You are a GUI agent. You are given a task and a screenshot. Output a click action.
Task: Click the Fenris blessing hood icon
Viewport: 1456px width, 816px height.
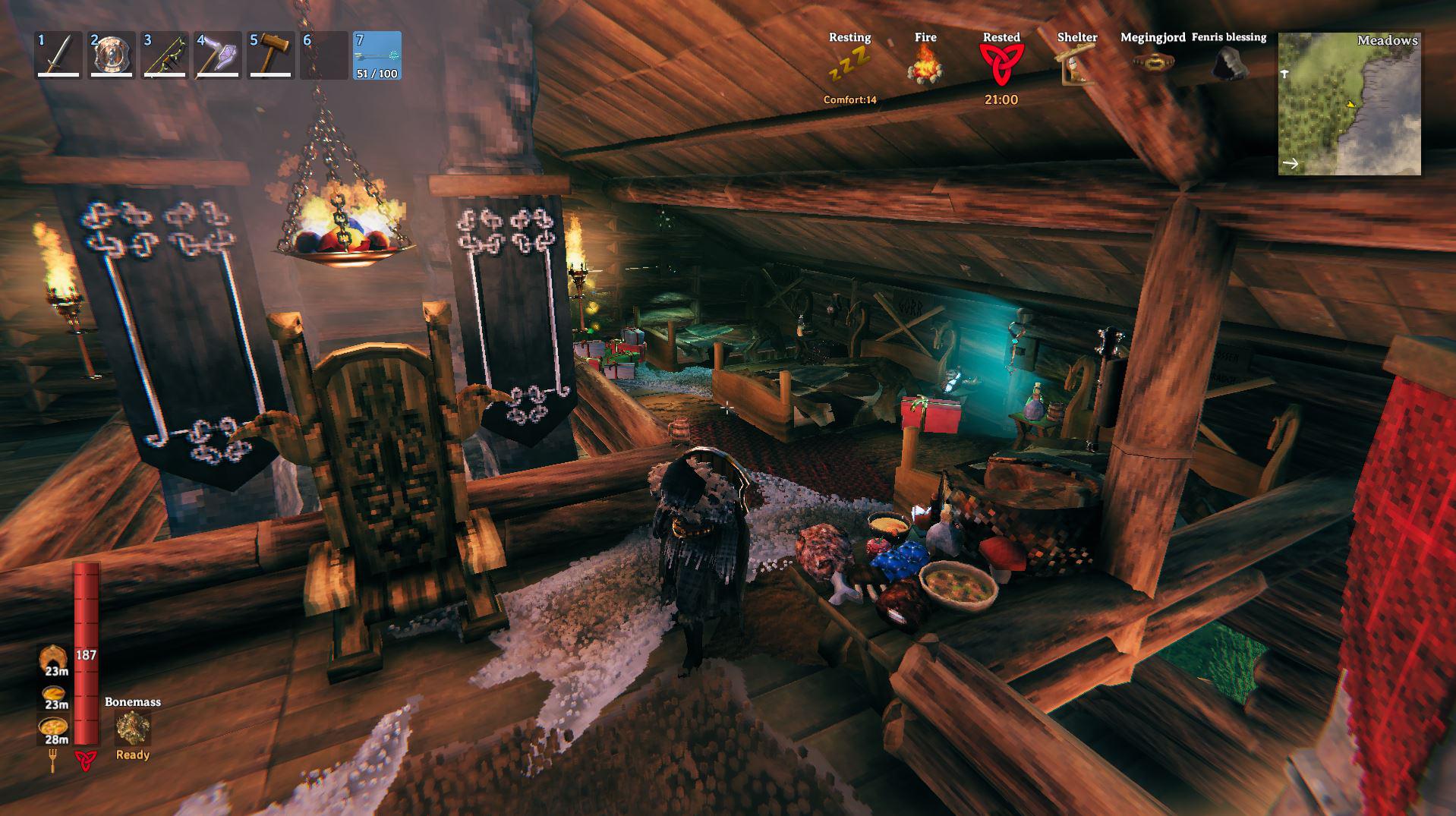click(1228, 62)
